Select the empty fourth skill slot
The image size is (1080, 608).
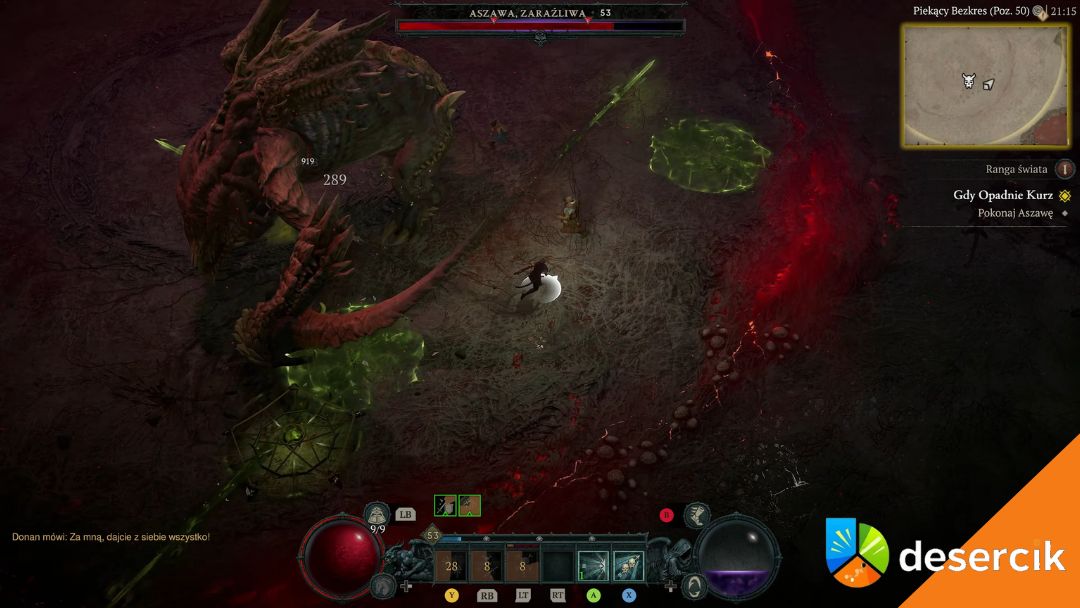coord(557,567)
